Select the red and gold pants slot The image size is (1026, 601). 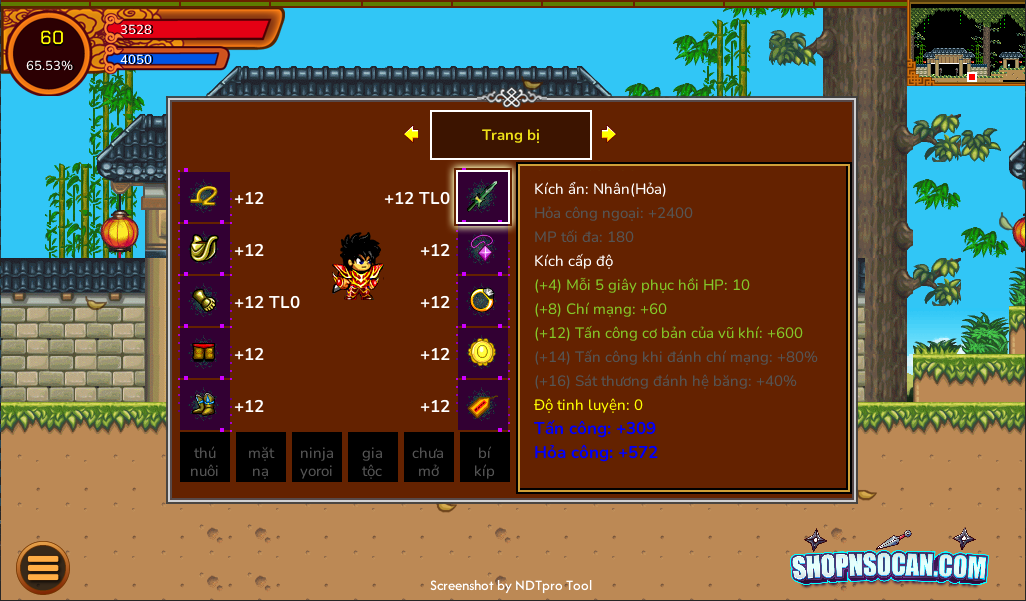[205, 354]
